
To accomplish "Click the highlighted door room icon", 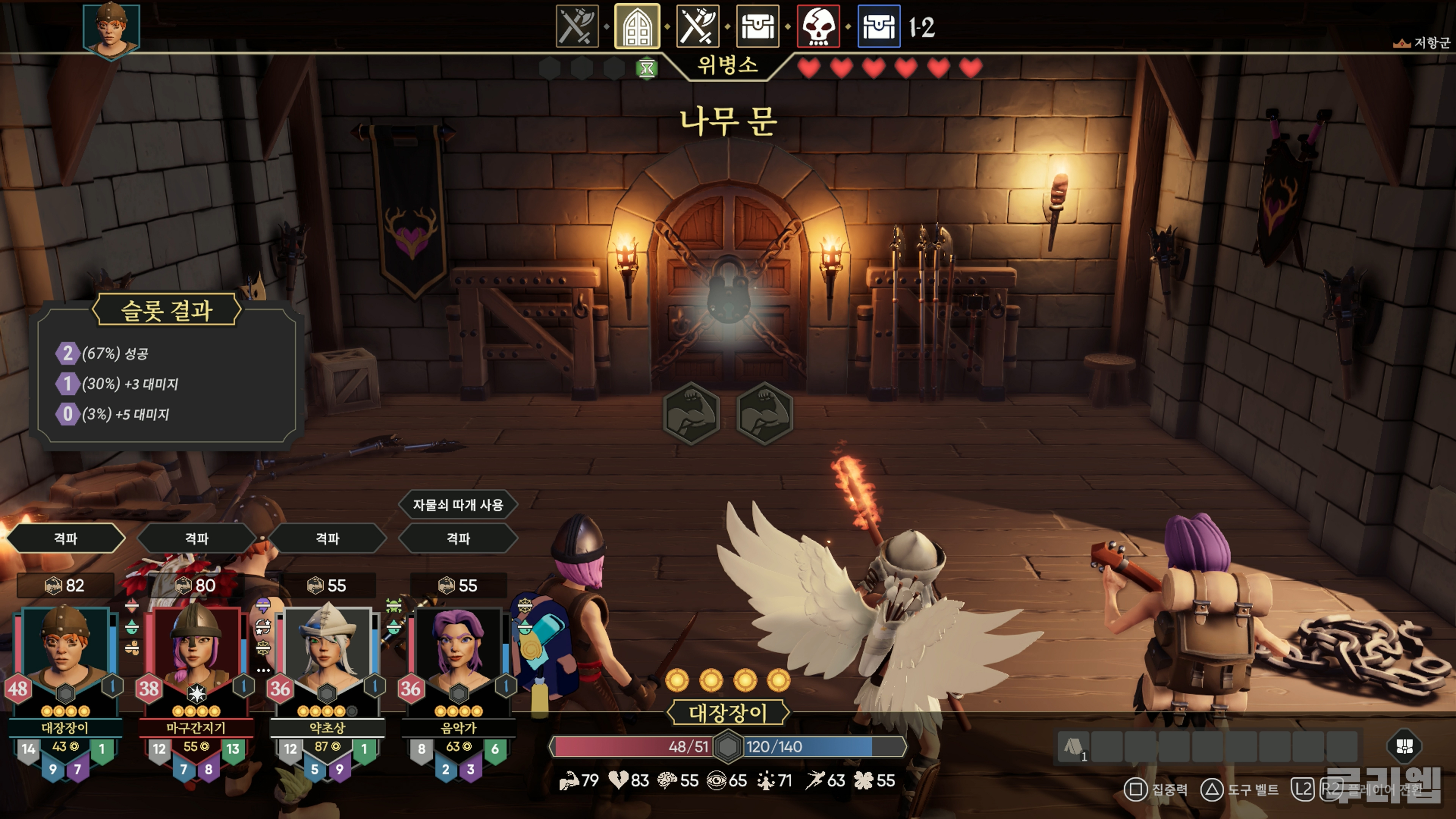I will point(637,27).
